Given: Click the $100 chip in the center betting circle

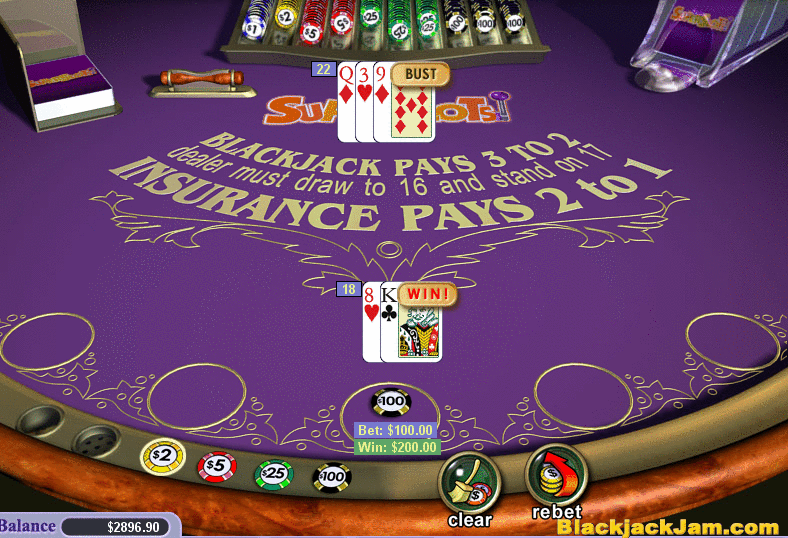Looking at the screenshot, I should (x=390, y=402).
